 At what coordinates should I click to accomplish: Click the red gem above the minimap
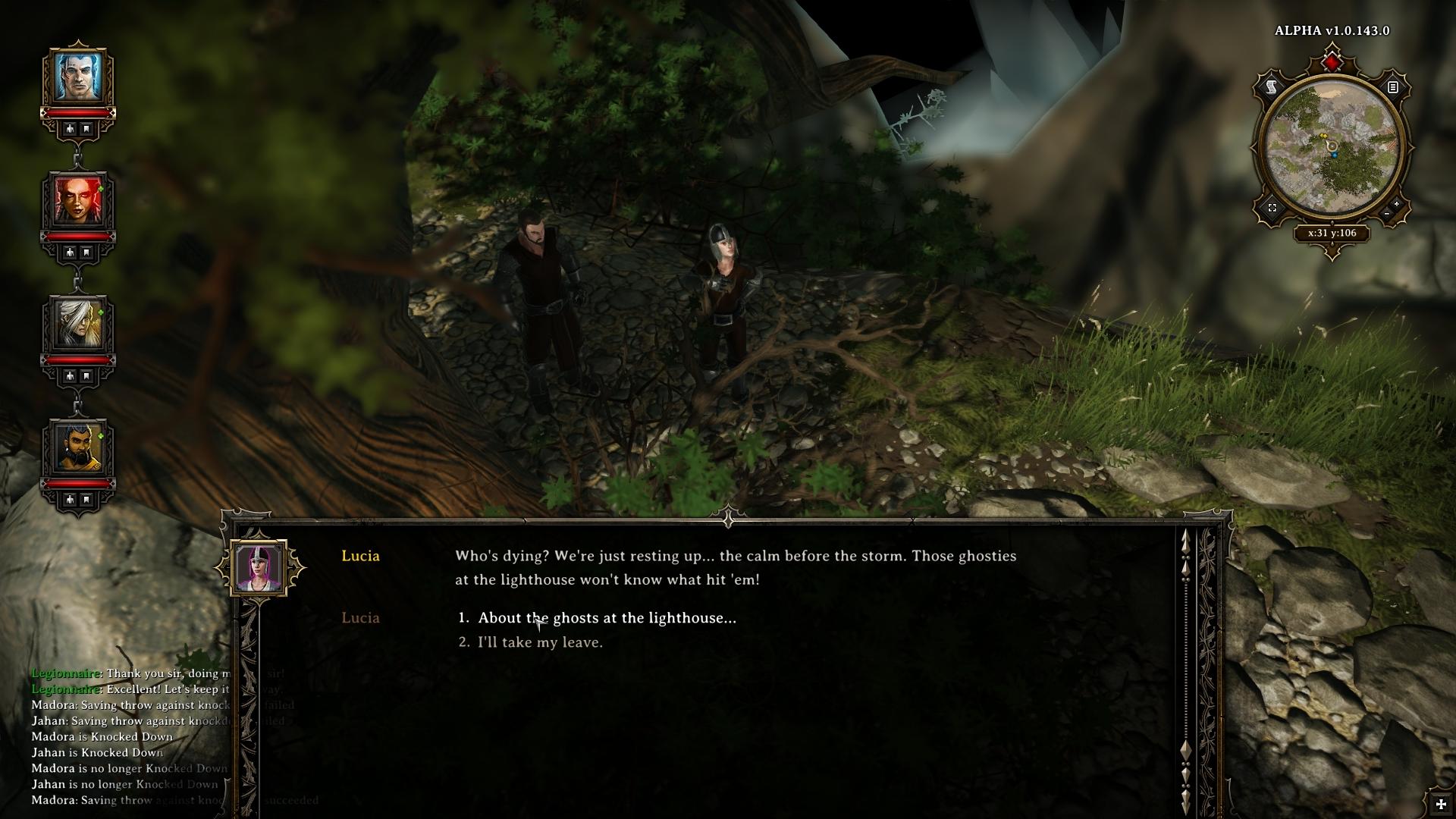1332,62
